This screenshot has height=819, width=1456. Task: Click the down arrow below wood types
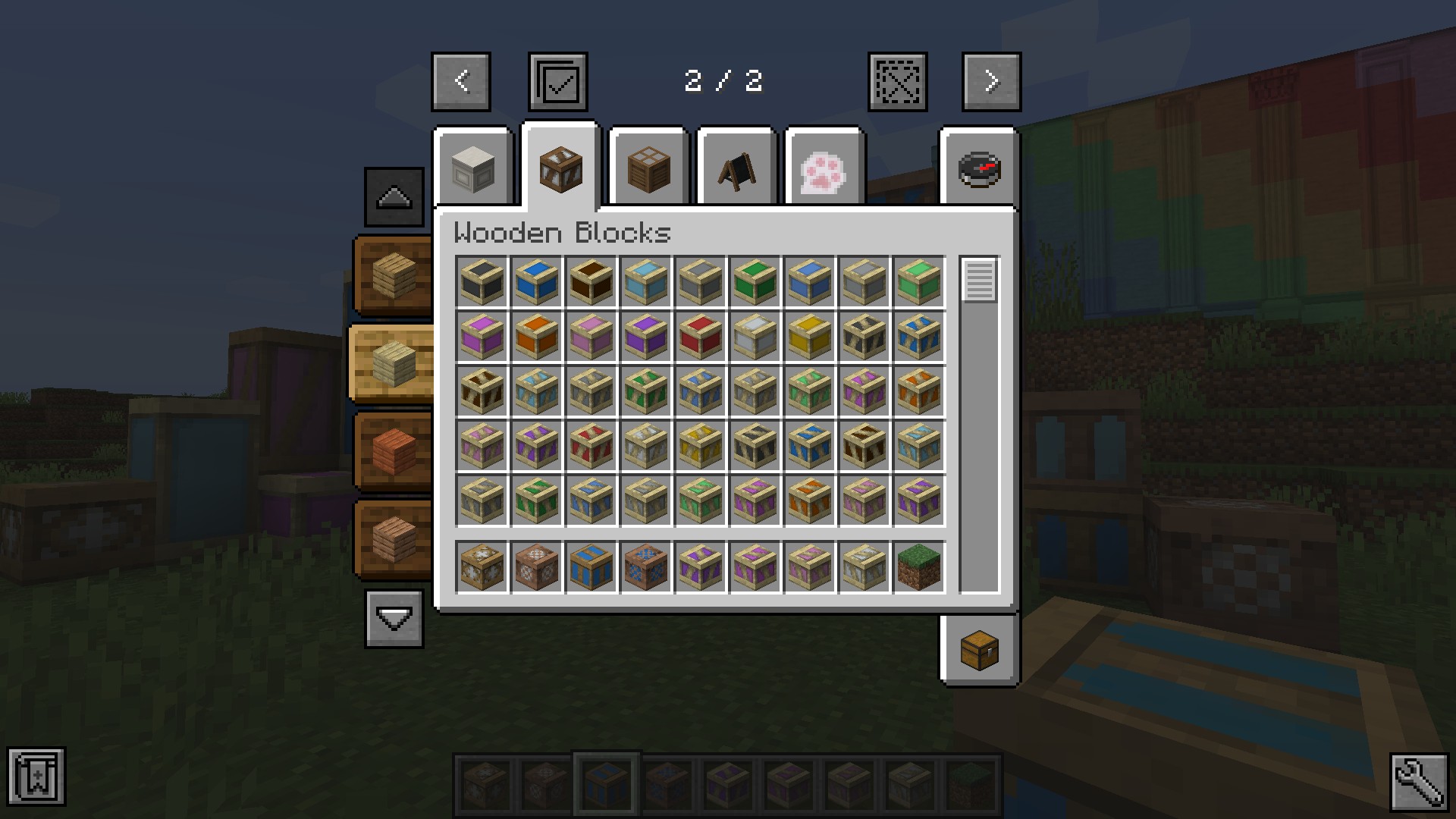click(394, 620)
